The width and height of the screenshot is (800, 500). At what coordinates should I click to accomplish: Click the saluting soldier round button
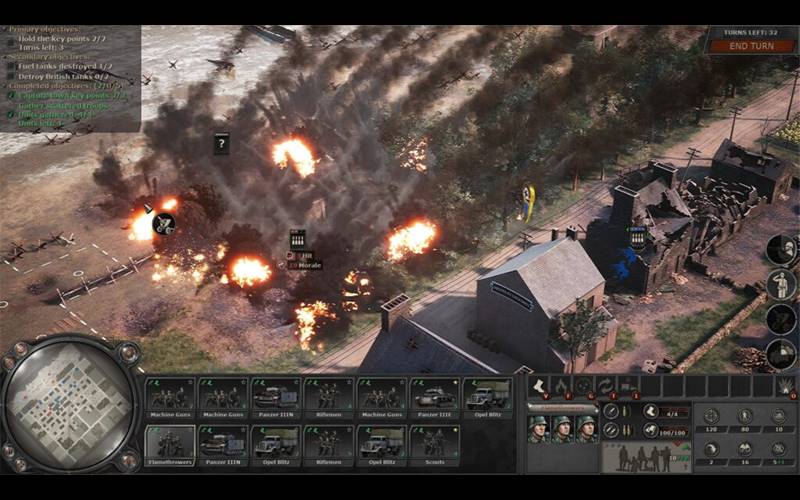(x=781, y=284)
